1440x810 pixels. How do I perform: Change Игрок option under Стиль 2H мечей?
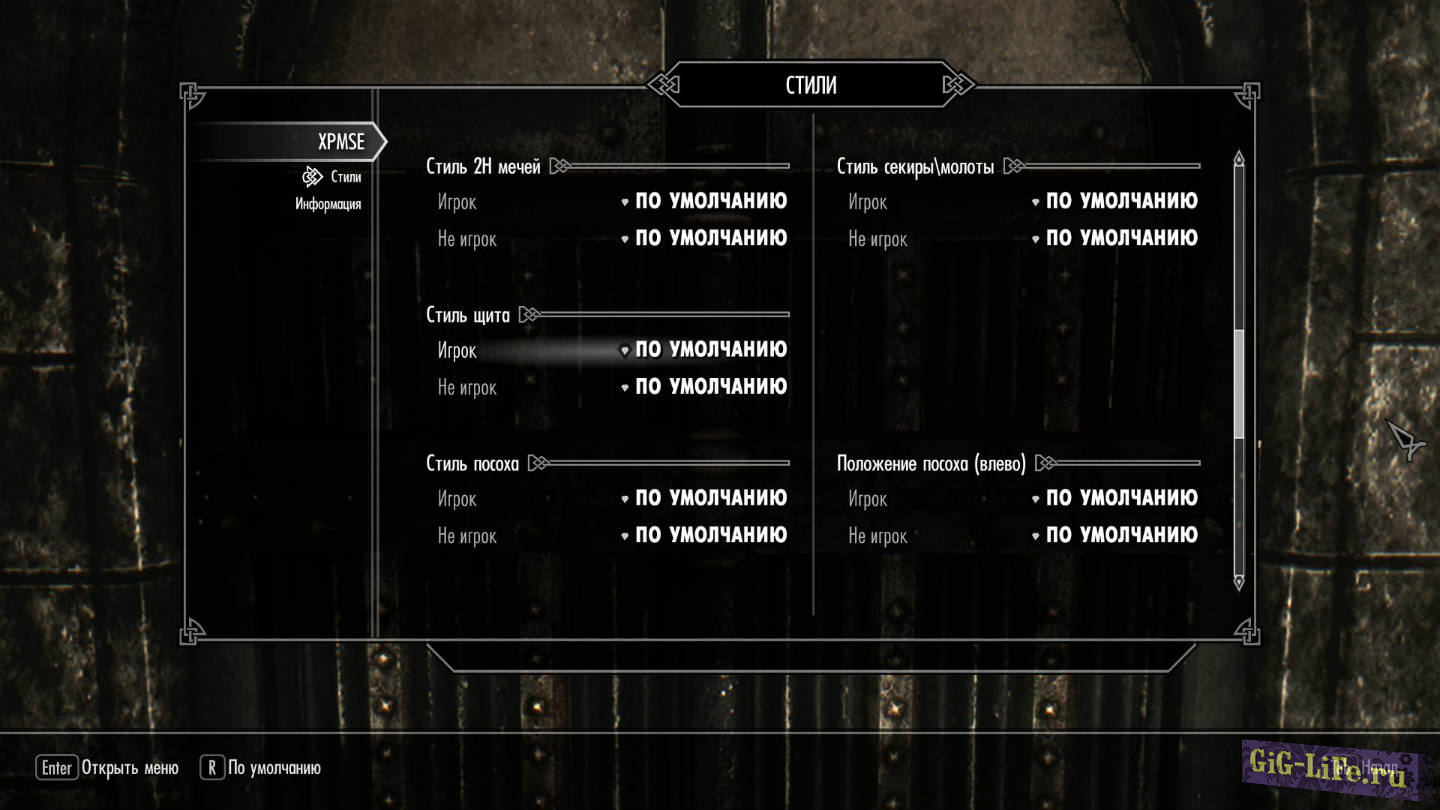coord(710,202)
